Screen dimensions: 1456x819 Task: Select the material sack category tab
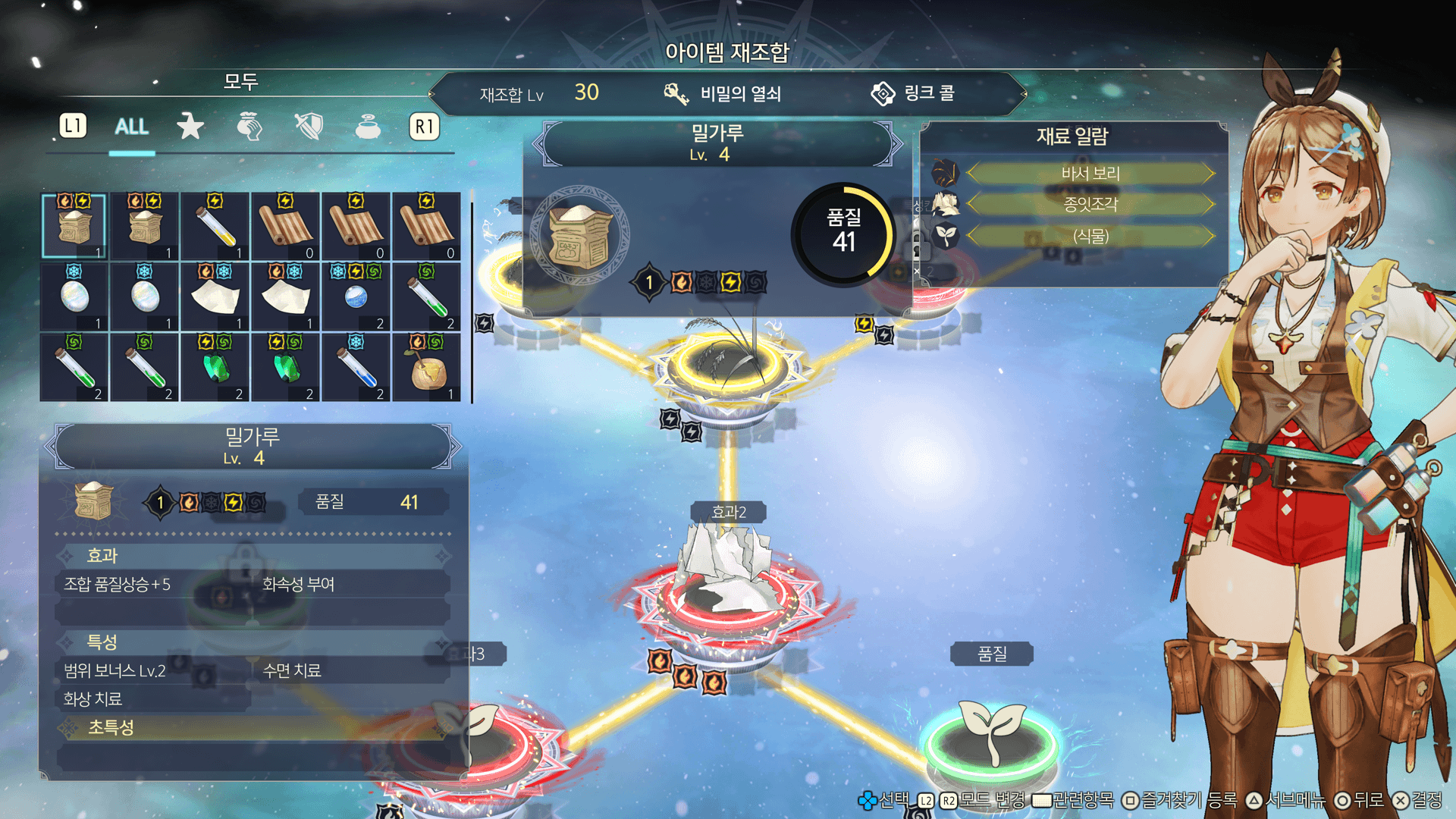tap(249, 127)
